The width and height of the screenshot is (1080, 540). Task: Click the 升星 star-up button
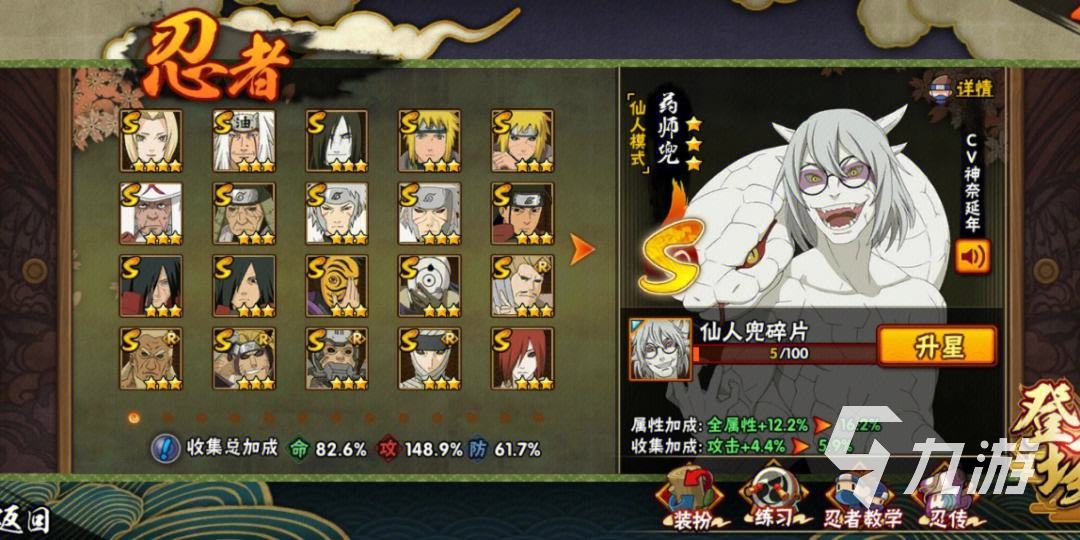click(937, 346)
